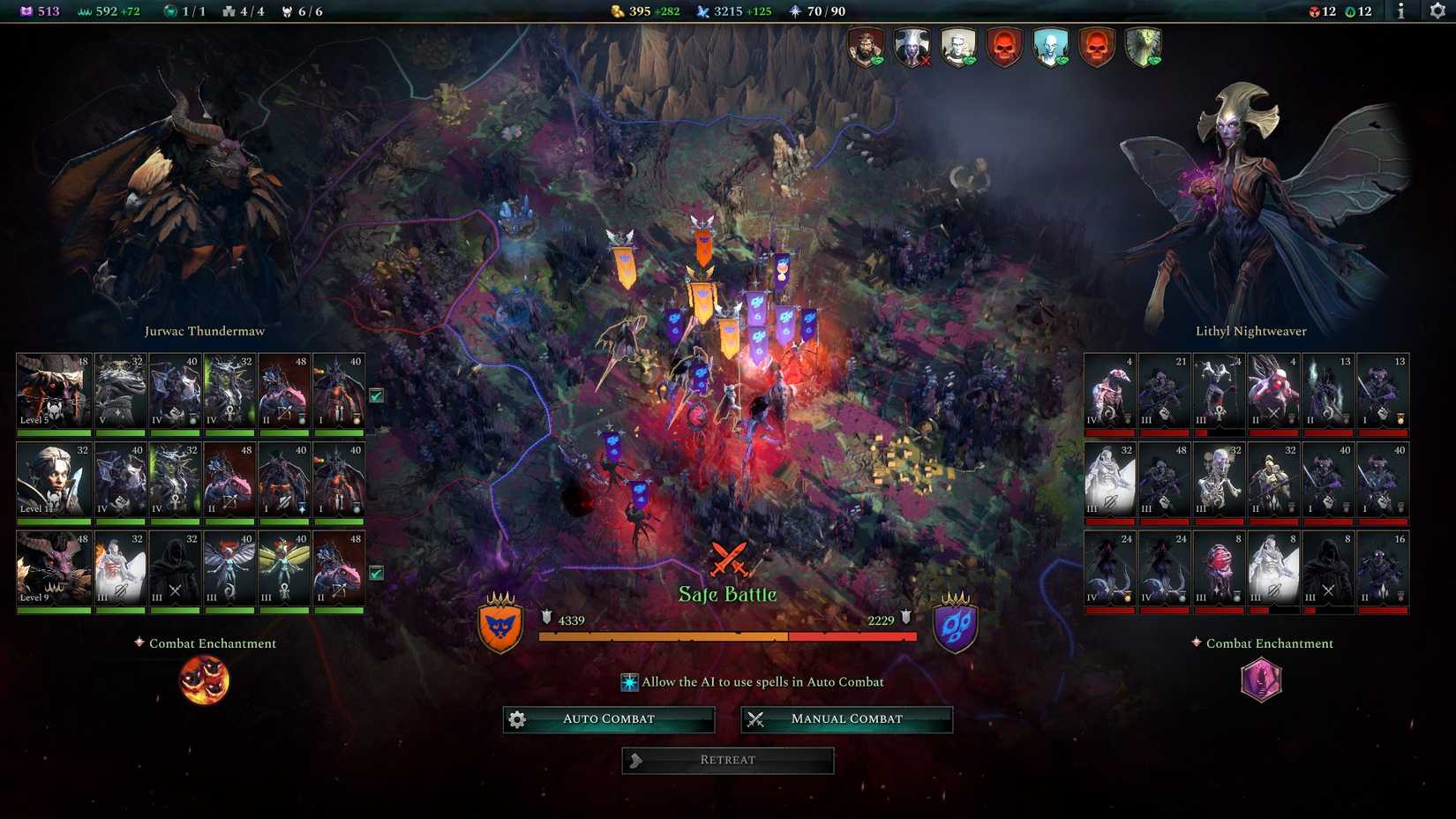
Task: Start Auto Combat
Action: [609, 718]
